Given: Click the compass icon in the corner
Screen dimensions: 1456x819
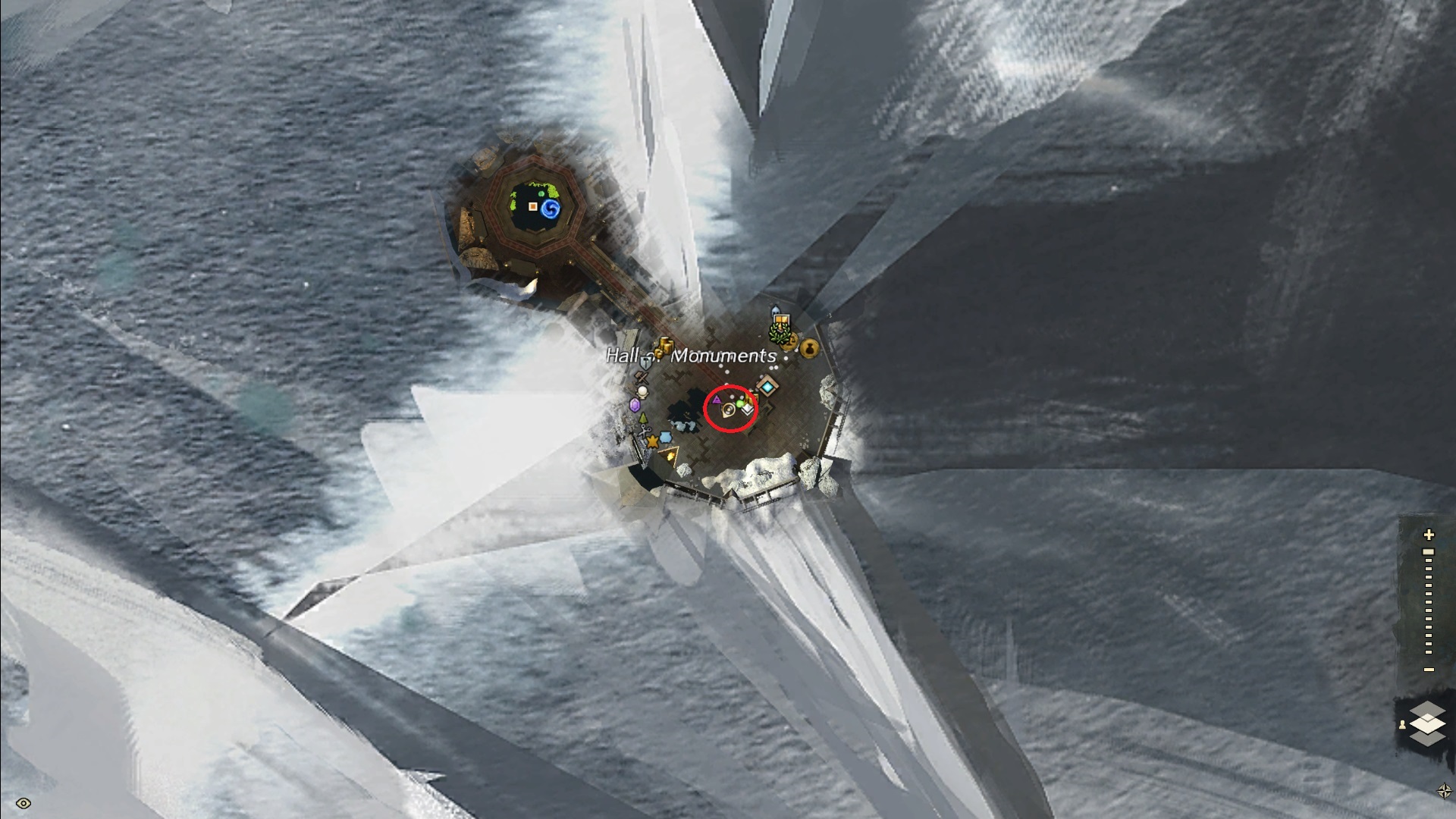Looking at the screenshot, I should 1444,791.
